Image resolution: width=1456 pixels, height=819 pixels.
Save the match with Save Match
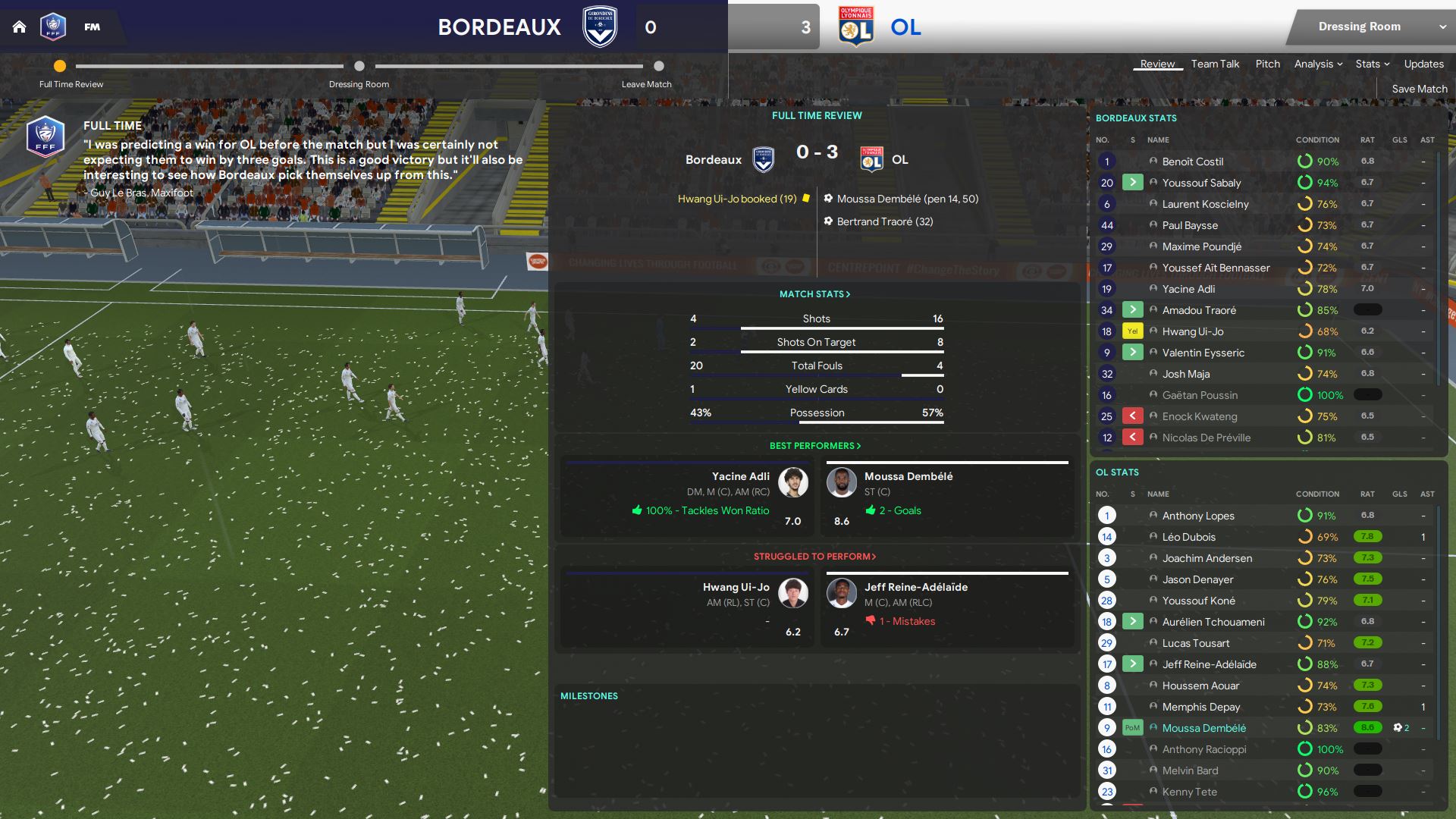click(x=1419, y=89)
